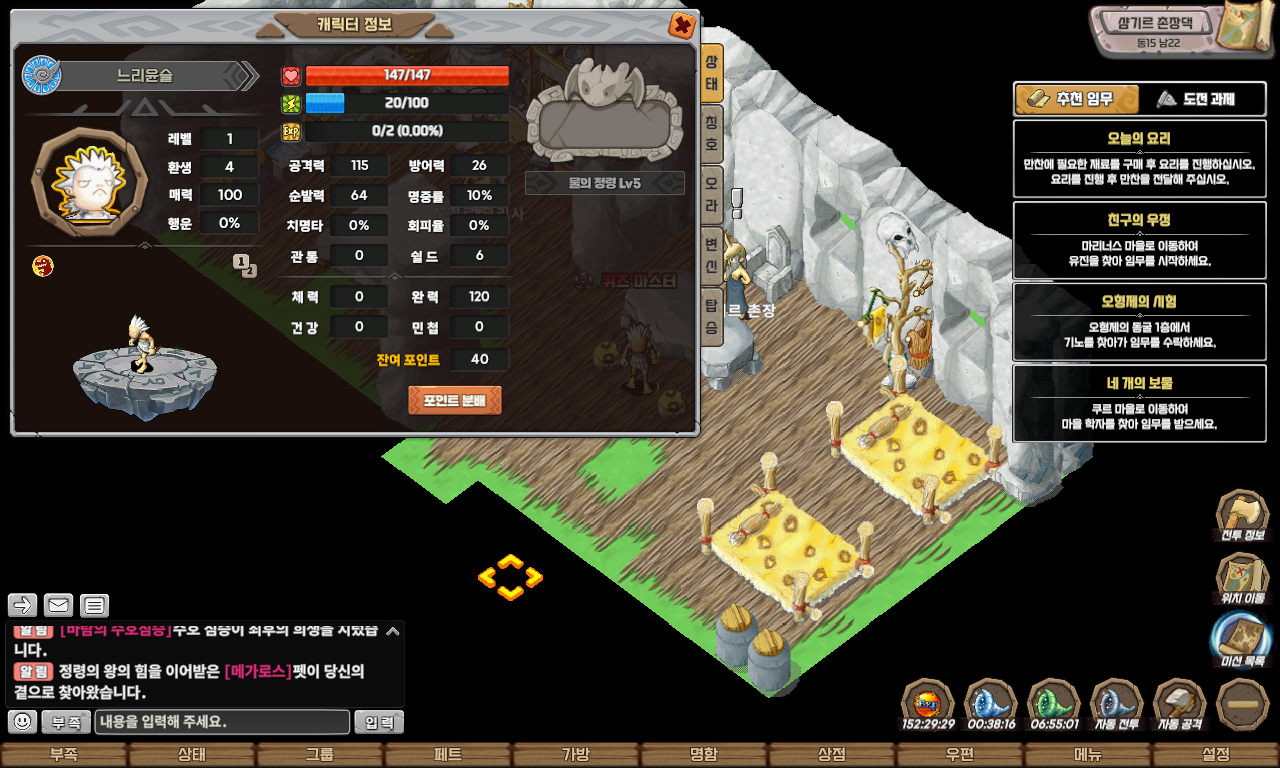The height and width of the screenshot is (768, 1280).
Task: Open the 미션 목록 scroll icon
Action: point(1242,641)
